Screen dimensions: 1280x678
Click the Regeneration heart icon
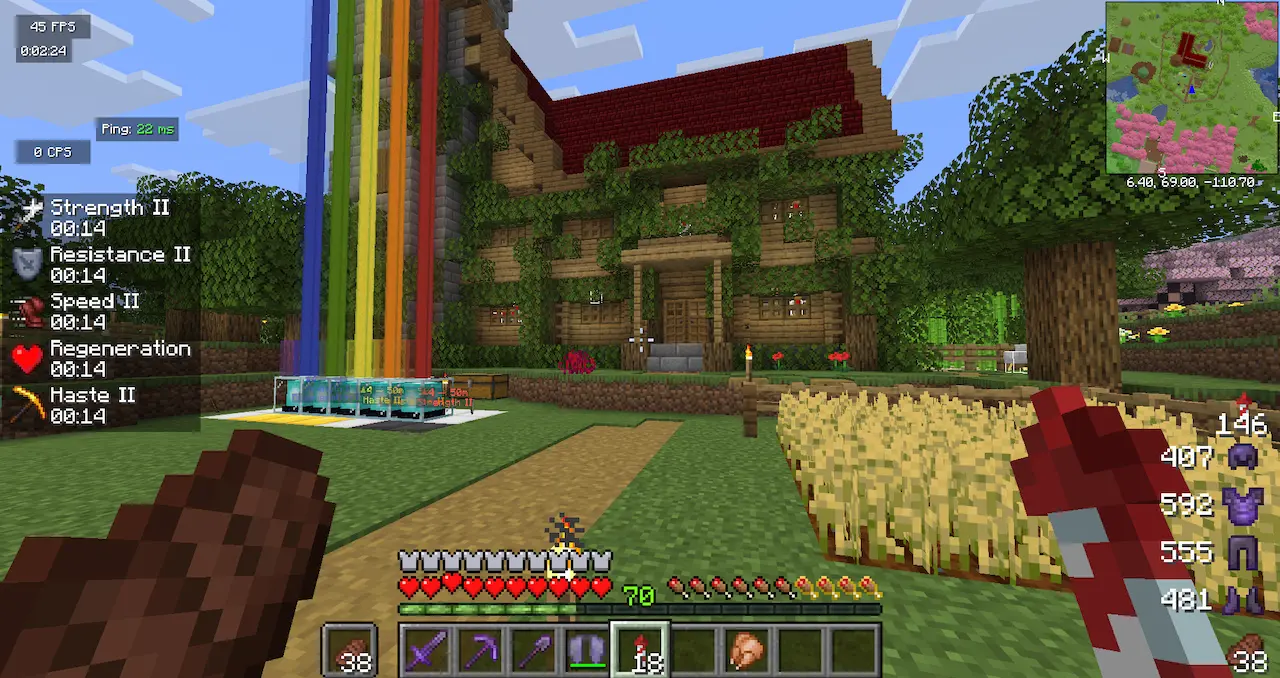tap(26, 358)
